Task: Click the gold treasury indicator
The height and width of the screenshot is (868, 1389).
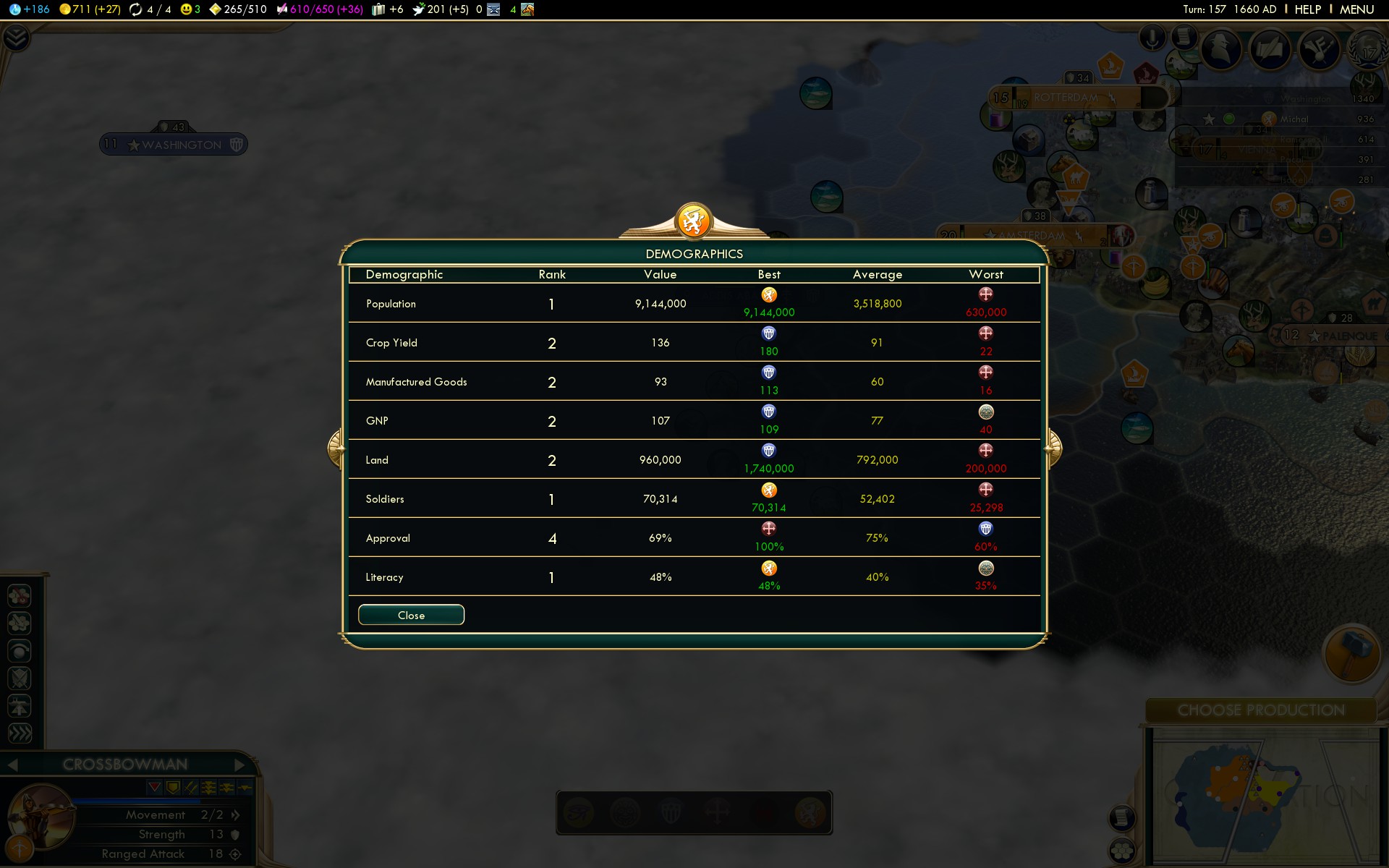Action: point(90,9)
